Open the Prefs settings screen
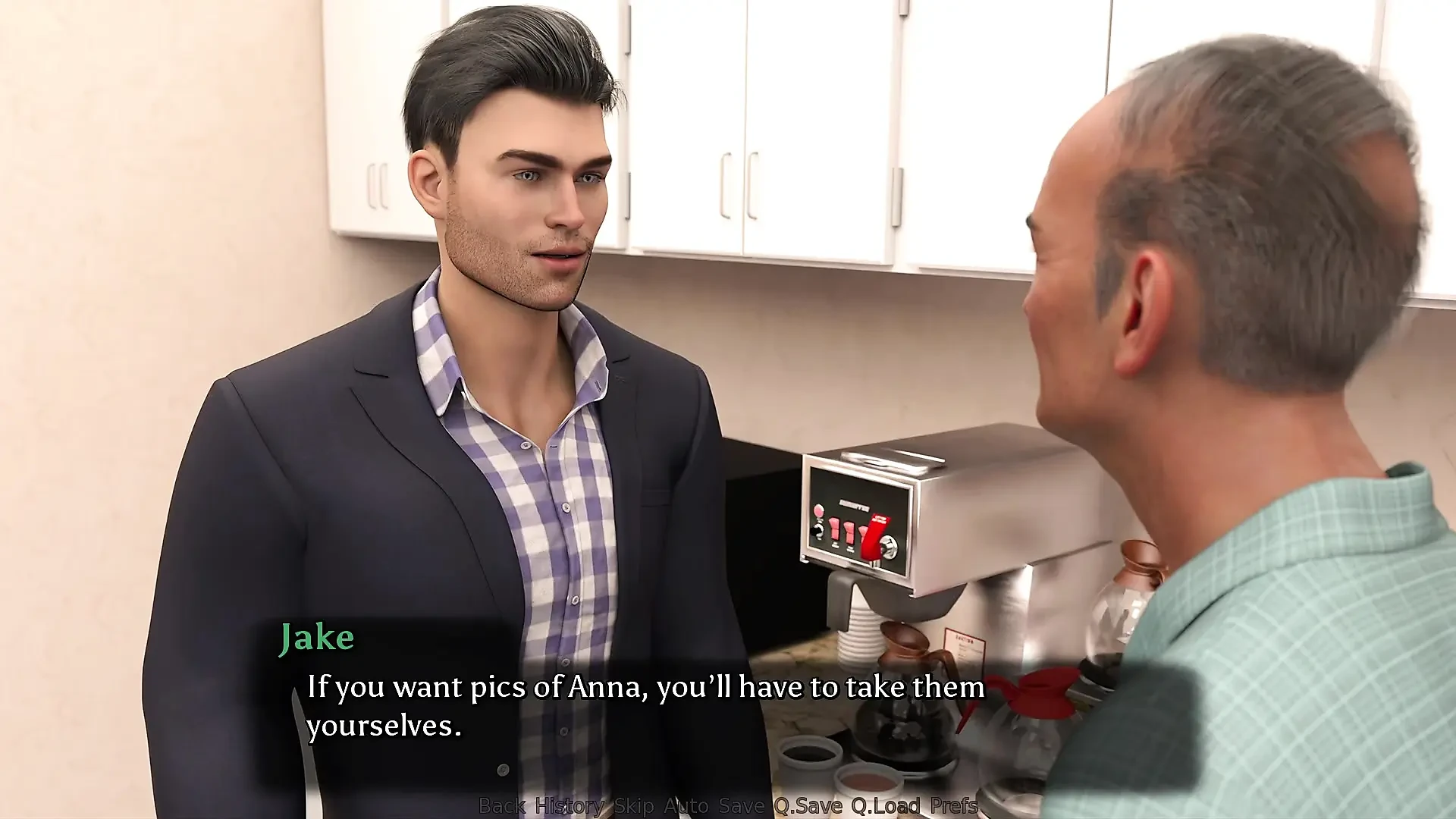The image size is (1456, 819). coord(953,805)
